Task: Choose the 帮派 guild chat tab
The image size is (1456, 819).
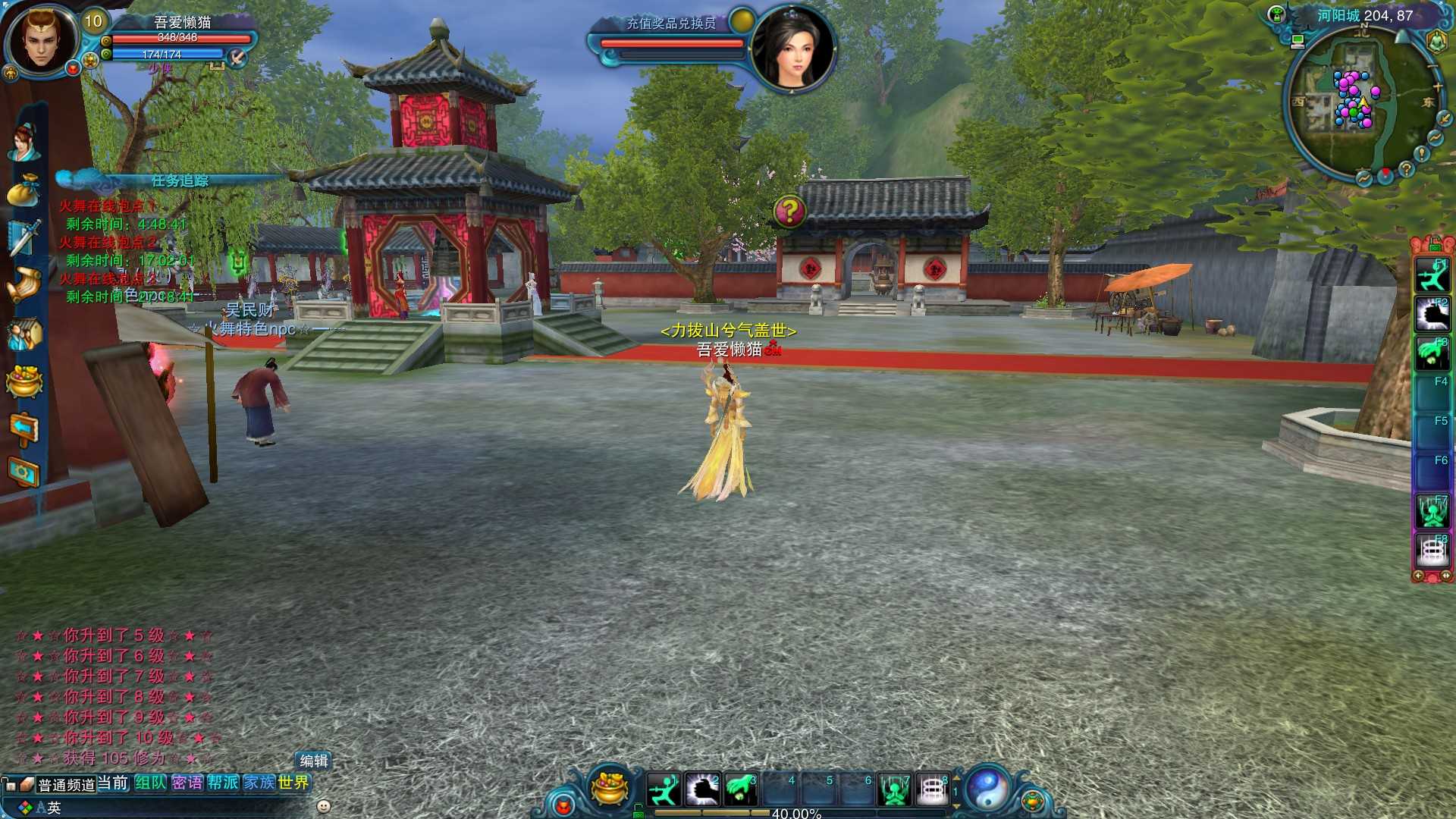Action: 223,783
